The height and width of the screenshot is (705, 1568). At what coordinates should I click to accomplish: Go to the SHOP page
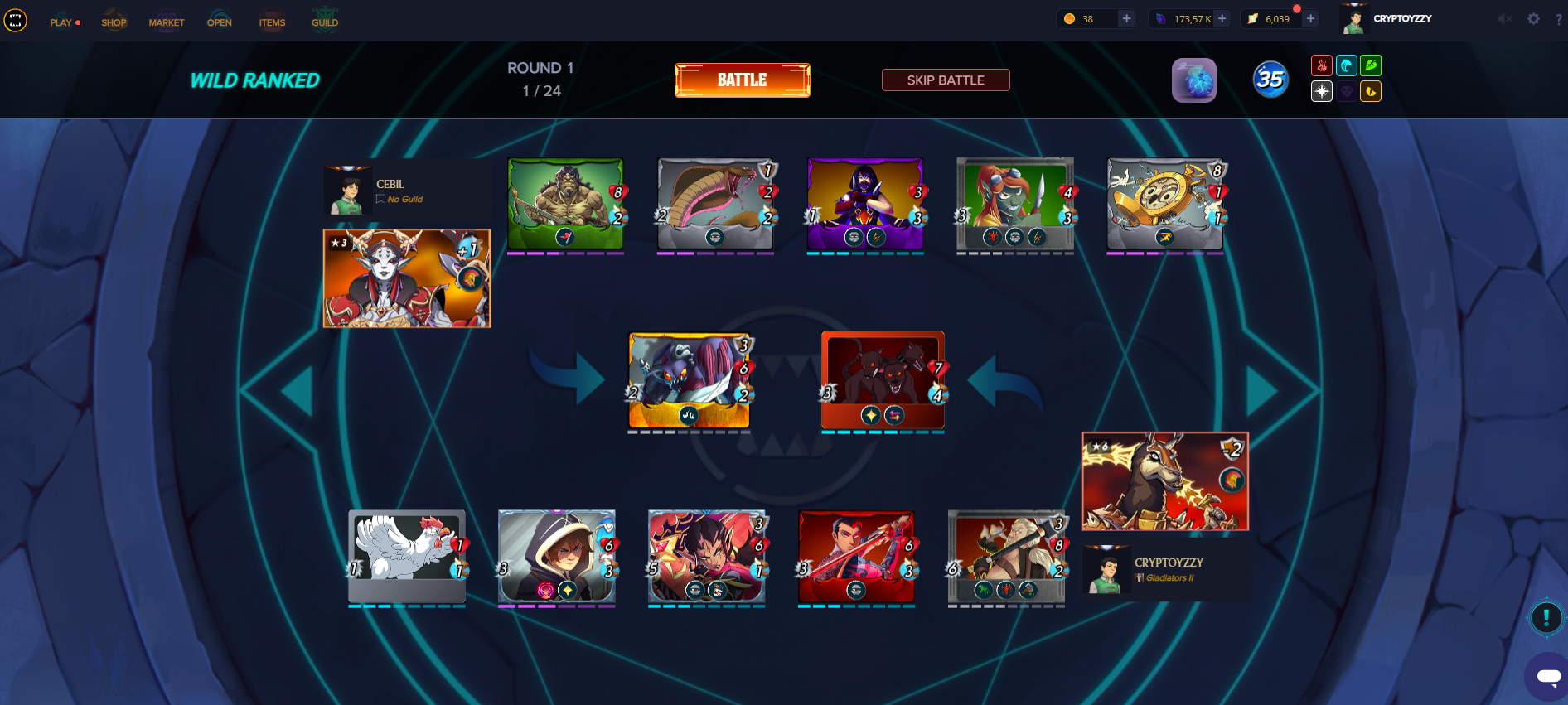[114, 22]
